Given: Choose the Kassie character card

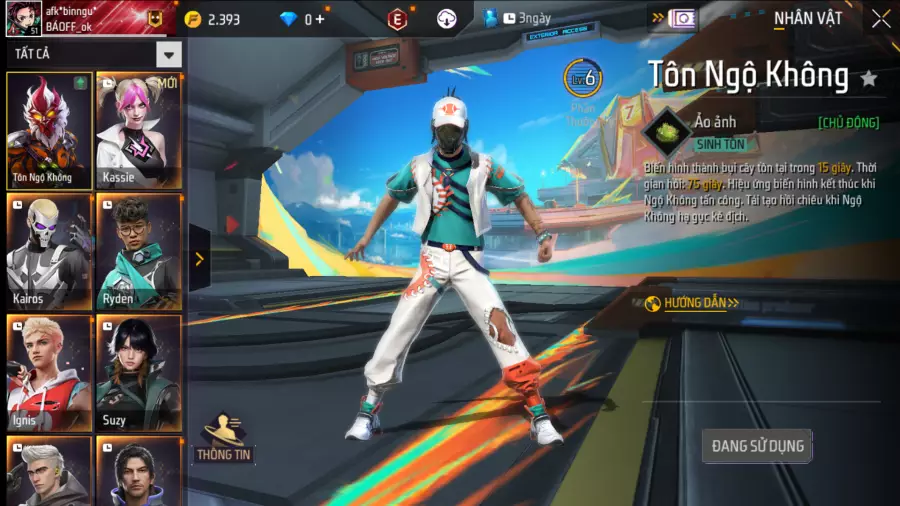Looking at the screenshot, I should click(139, 130).
